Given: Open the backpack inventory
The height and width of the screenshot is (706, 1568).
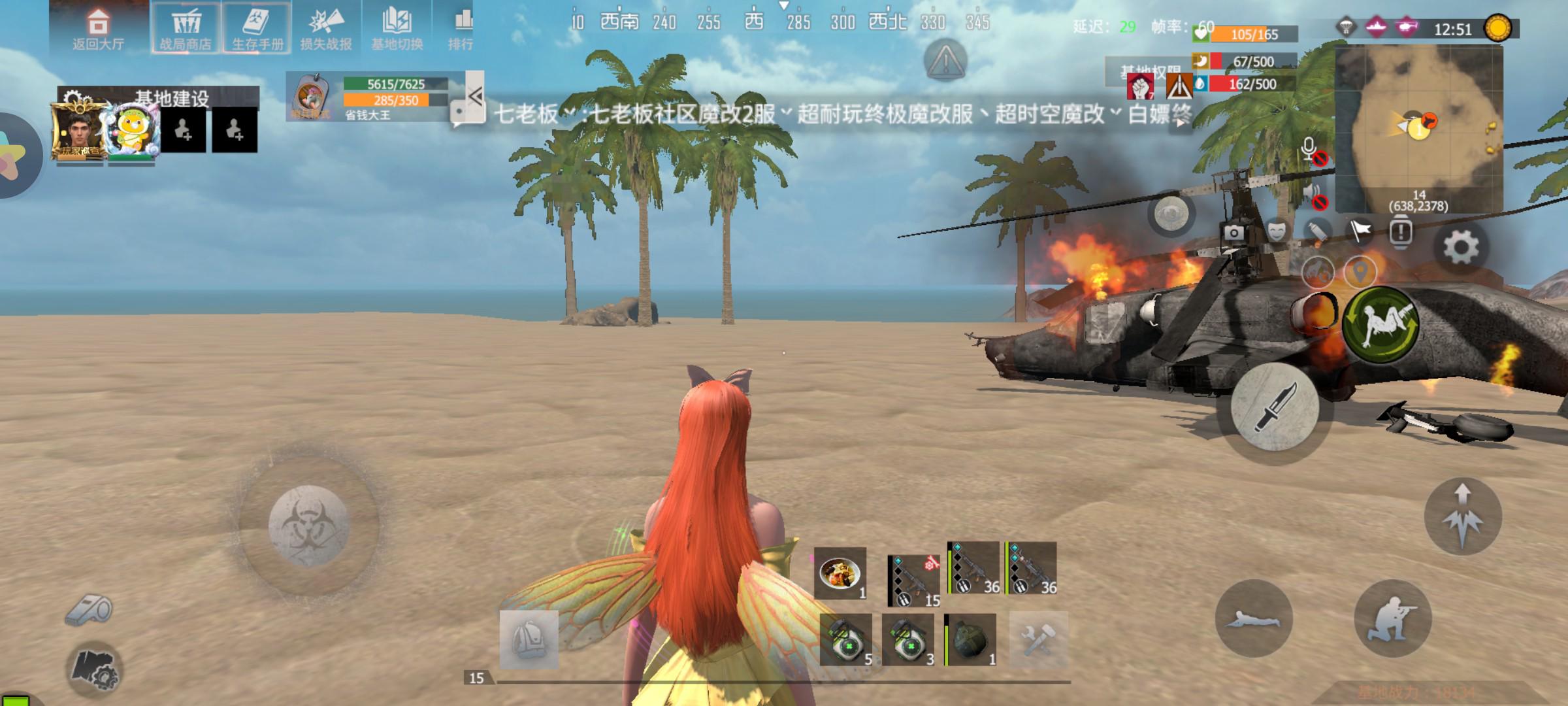Looking at the screenshot, I should pos(529,639).
